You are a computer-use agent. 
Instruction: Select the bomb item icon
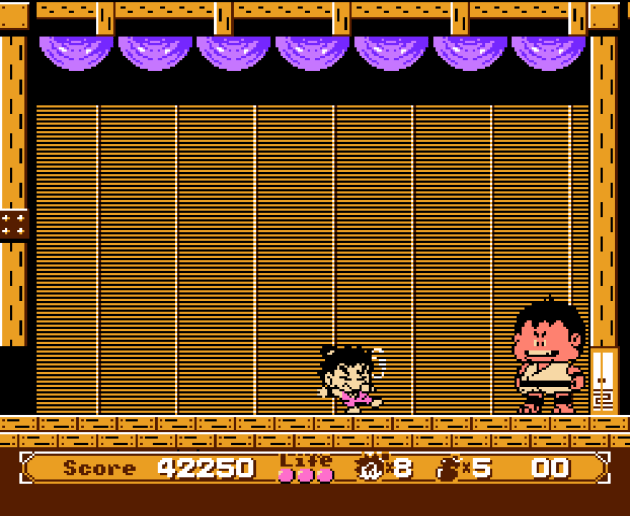[x=449, y=467]
